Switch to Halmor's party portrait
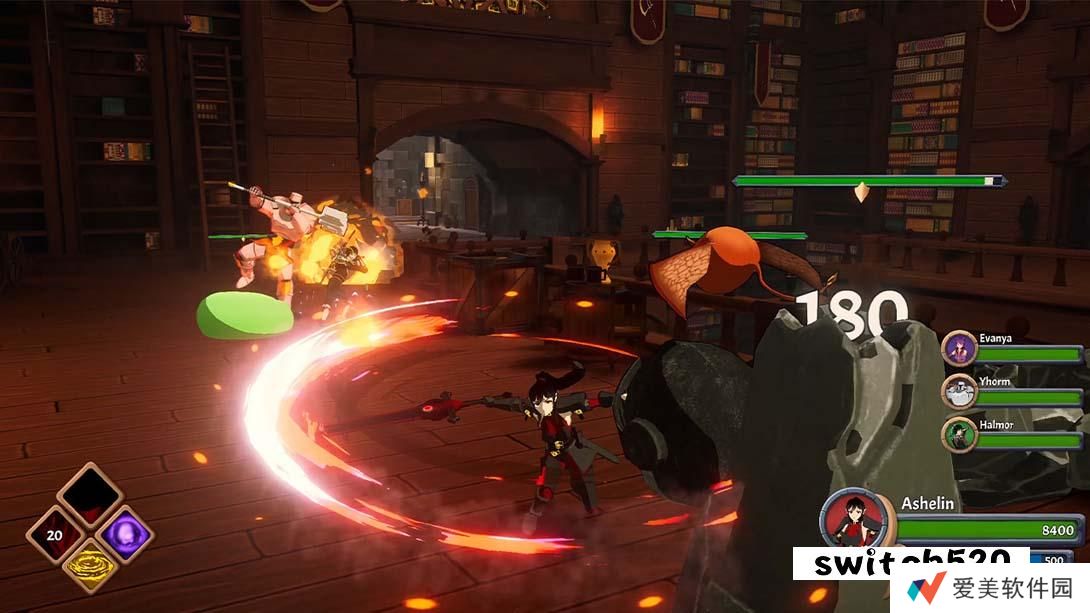 [958, 434]
